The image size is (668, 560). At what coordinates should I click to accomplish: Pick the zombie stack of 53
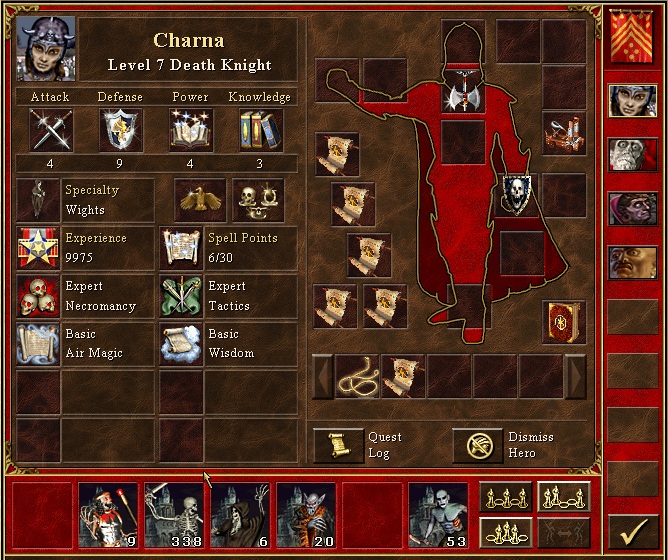click(438, 515)
